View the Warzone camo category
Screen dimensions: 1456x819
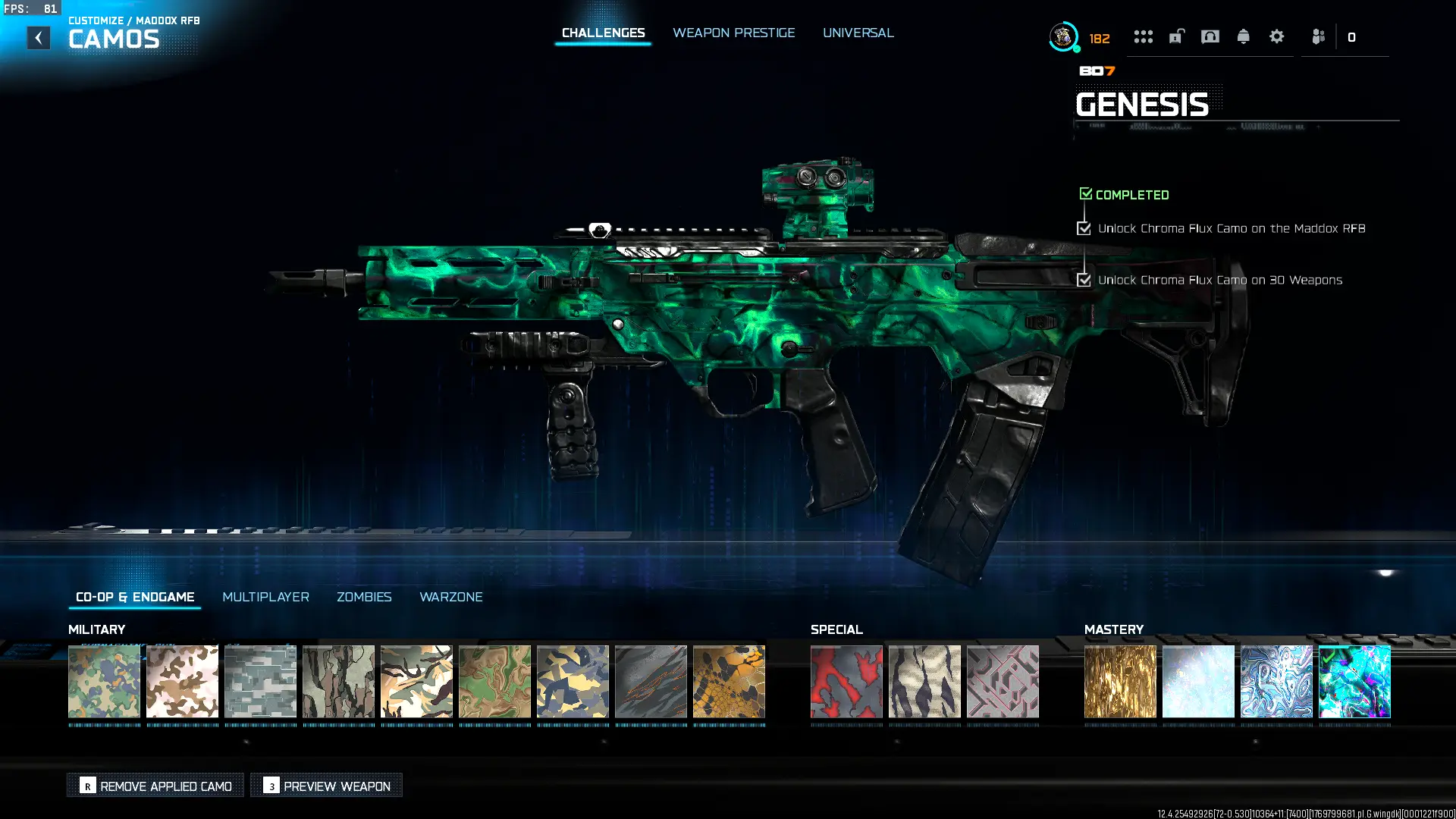(450, 597)
